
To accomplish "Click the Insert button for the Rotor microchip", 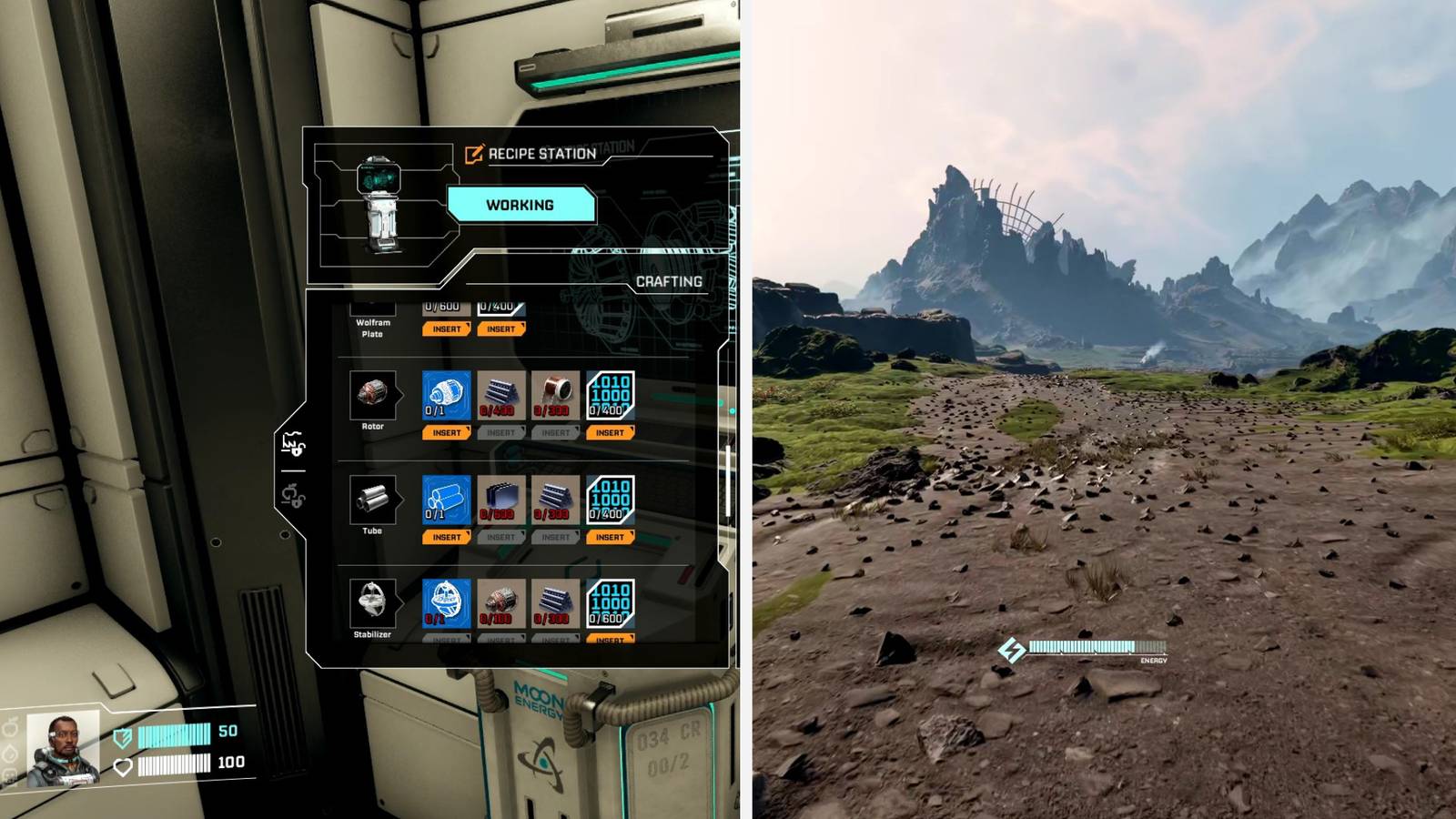I will [x=610, y=432].
